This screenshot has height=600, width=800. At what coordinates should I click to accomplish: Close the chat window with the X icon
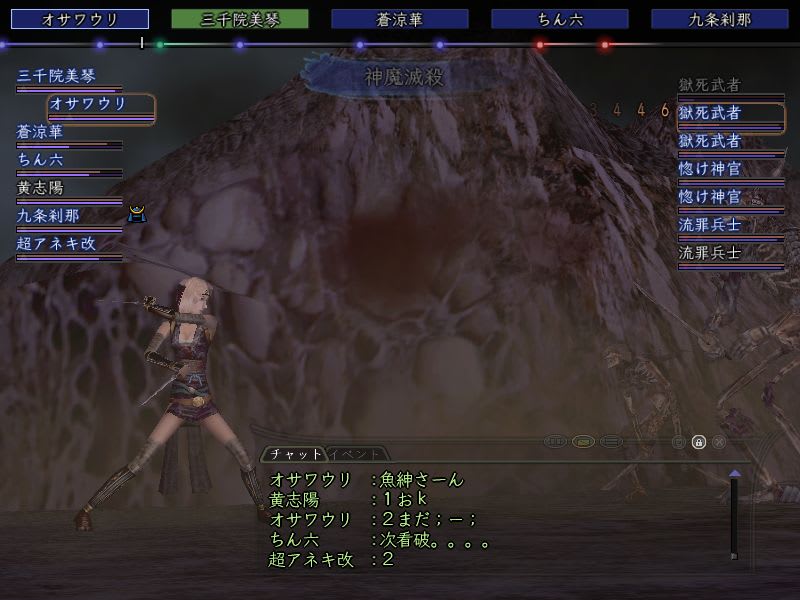[x=719, y=441]
